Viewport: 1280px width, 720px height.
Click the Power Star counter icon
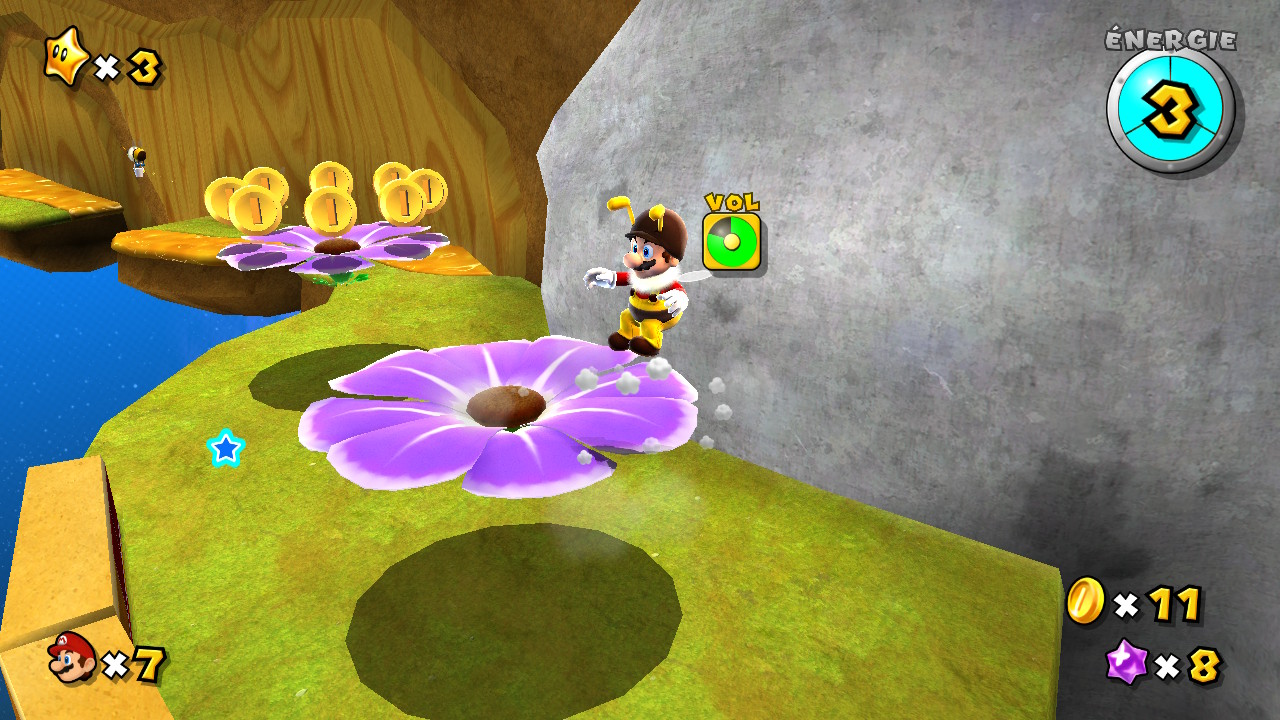coord(67,59)
